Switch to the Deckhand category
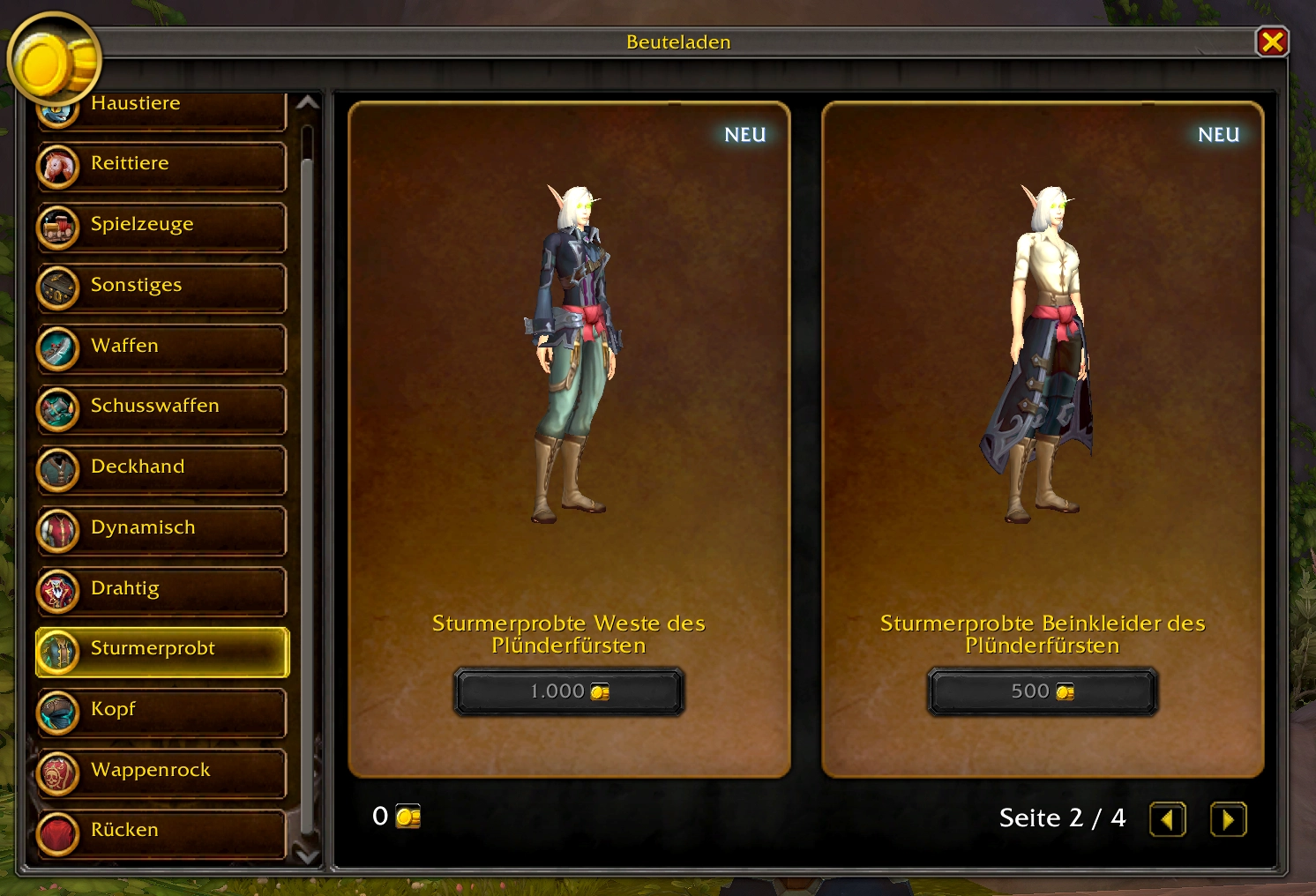The width and height of the screenshot is (1316, 896). point(162,468)
